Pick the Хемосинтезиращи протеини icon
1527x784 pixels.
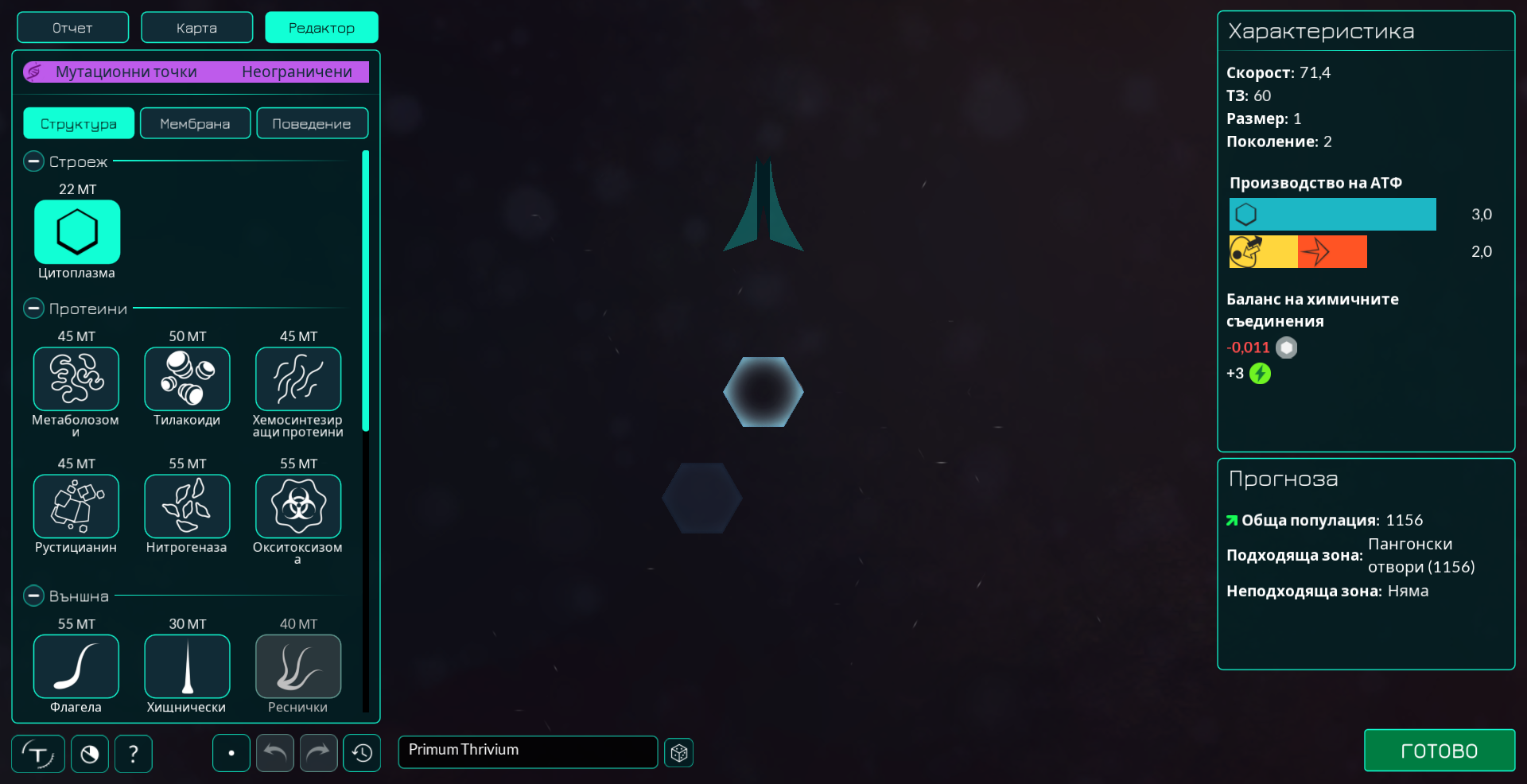click(x=297, y=378)
